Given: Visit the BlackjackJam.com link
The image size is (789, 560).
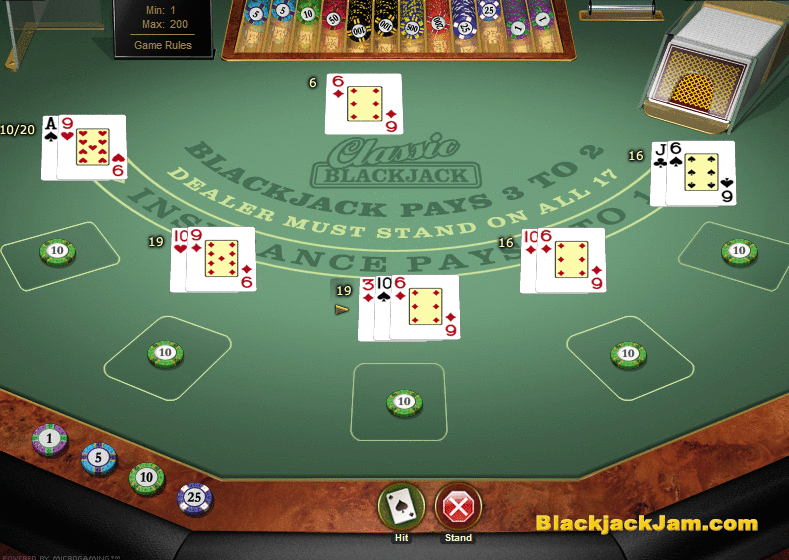Looking at the screenshot, I should point(646,523).
